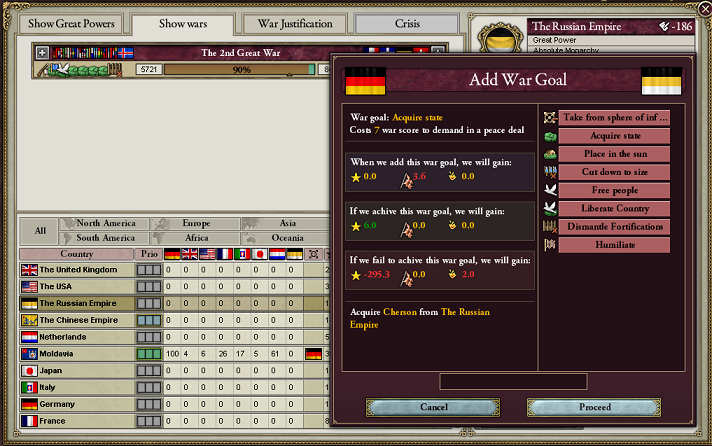The width and height of the screenshot is (712, 446).
Task: Proceed with the selected war goal
Action: (595, 407)
